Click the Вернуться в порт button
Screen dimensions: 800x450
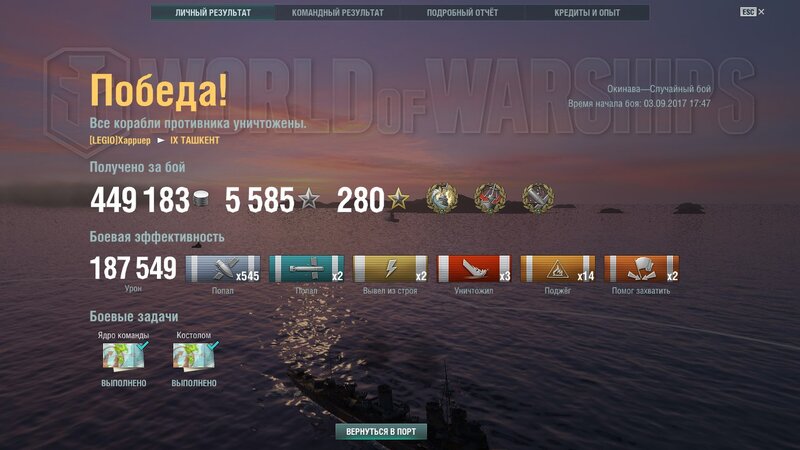click(x=381, y=432)
